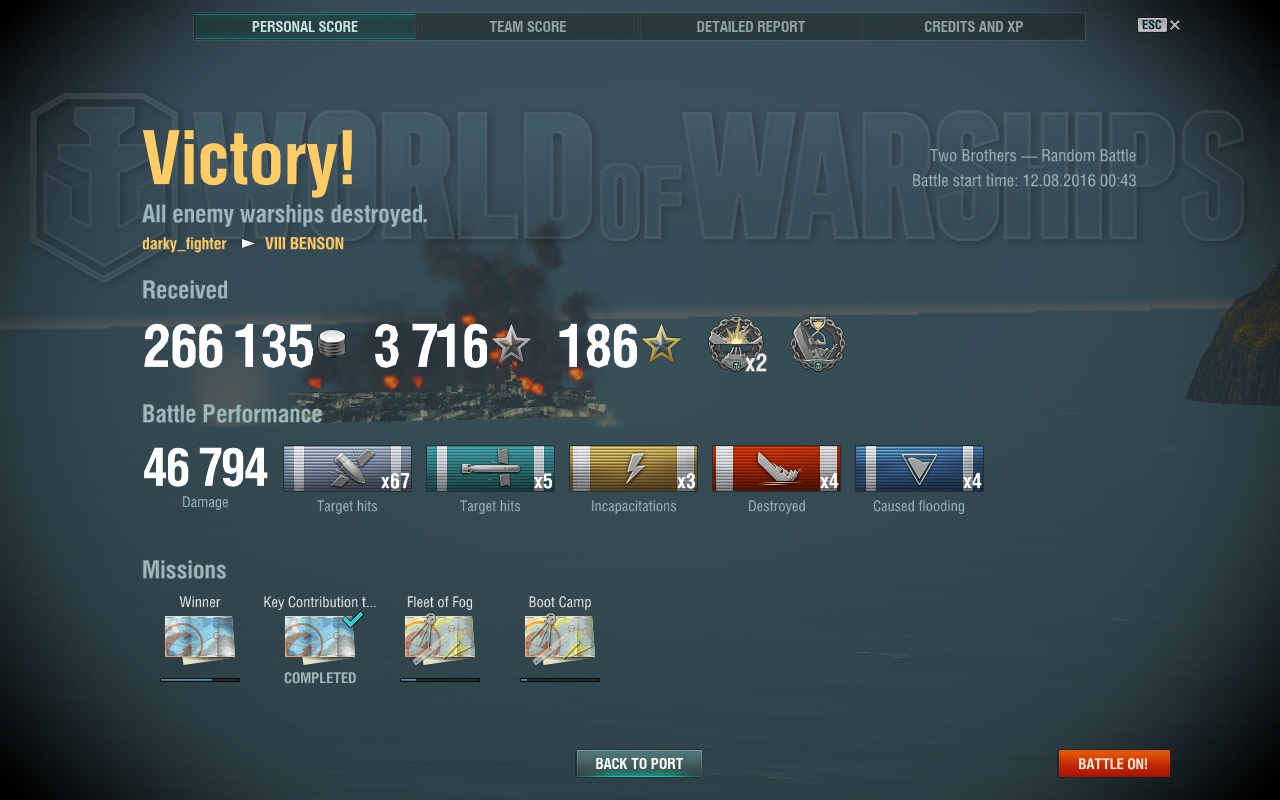Click the Winner mission icon

tap(200, 637)
